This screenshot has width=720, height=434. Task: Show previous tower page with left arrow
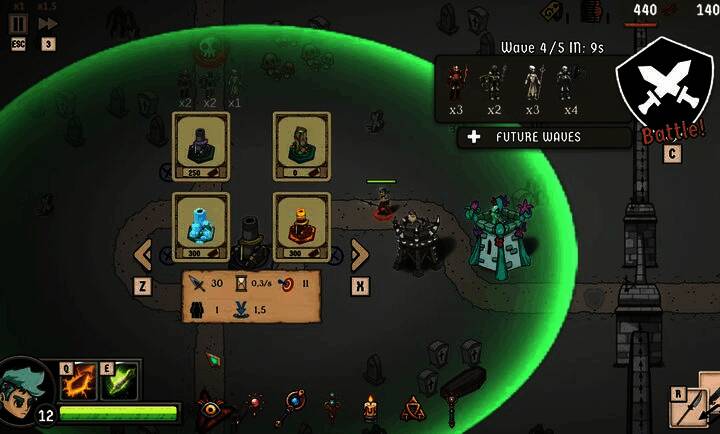pyautogui.click(x=143, y=254)
